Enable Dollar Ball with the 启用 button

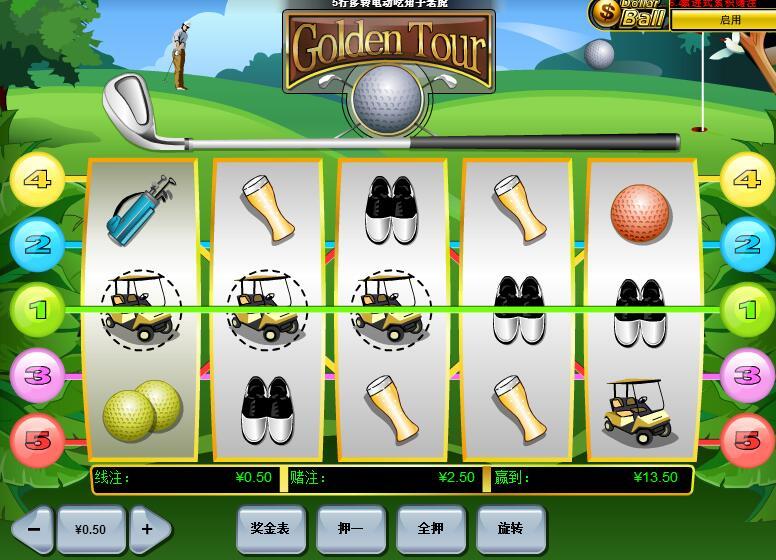[729, 19]
